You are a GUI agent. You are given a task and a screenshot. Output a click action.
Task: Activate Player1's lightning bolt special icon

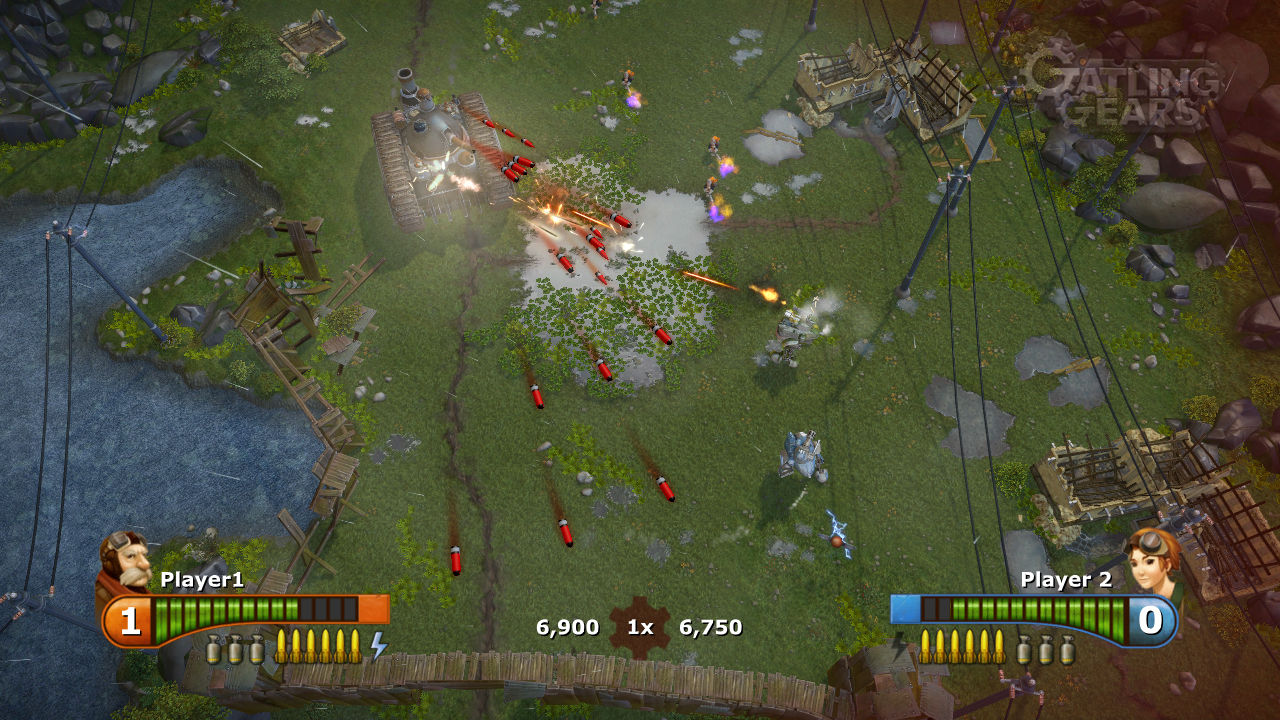click(x=379, y=646)
